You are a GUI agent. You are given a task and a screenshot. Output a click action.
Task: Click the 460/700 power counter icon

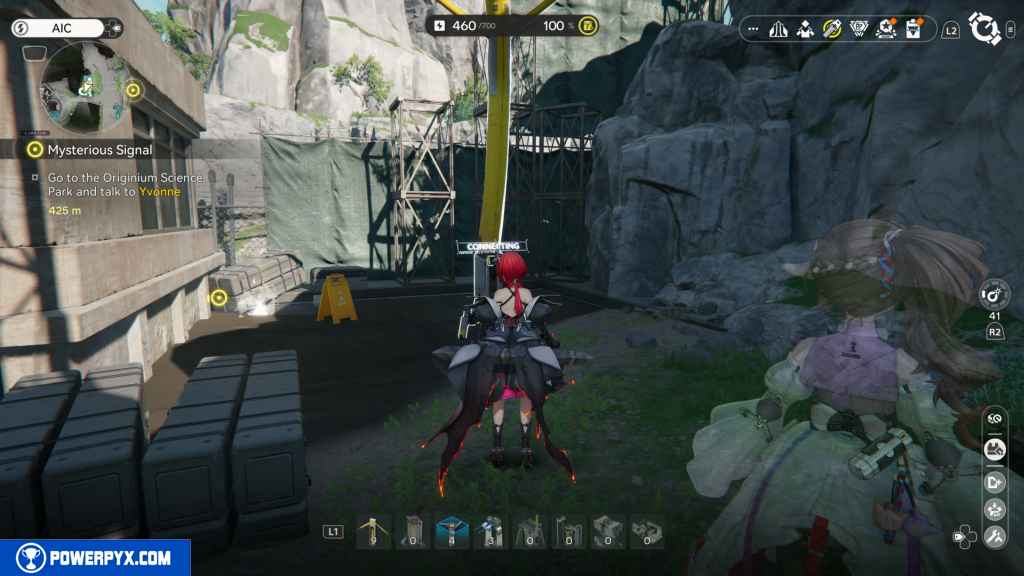[x=441, y=25]
